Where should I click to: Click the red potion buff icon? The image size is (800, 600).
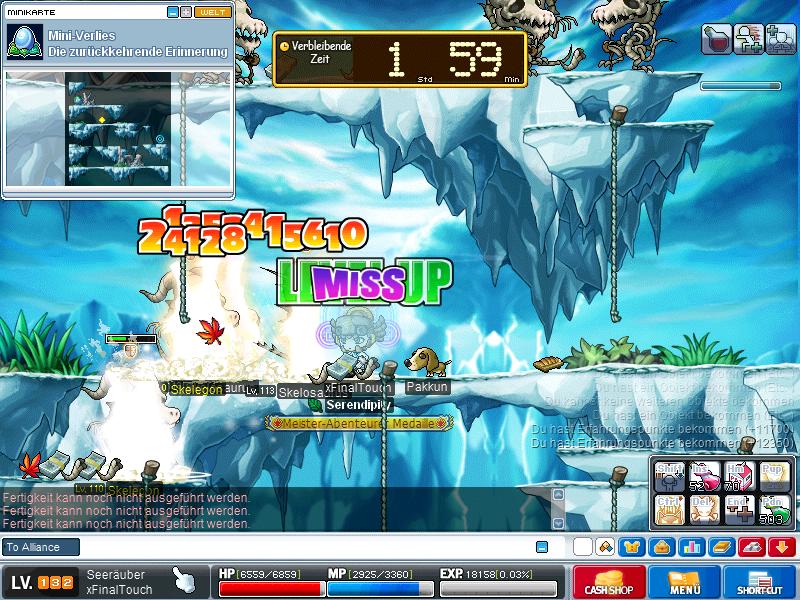[x=716, y=40]
